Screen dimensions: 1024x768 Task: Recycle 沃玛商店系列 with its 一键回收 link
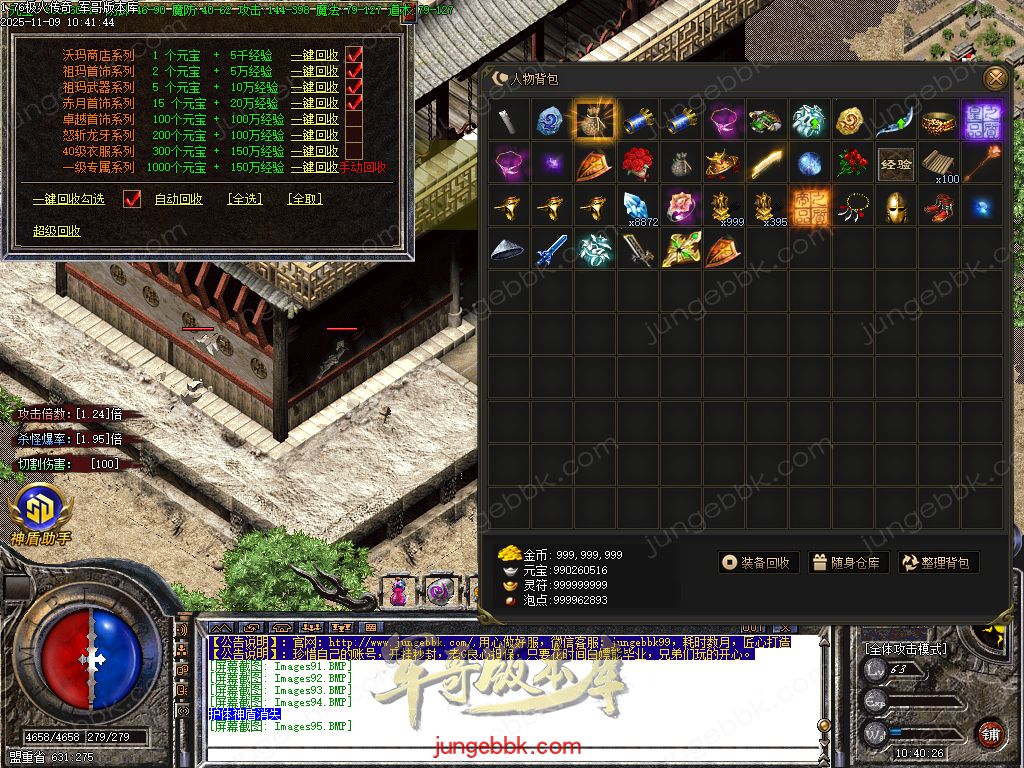[x=314, y=55]
